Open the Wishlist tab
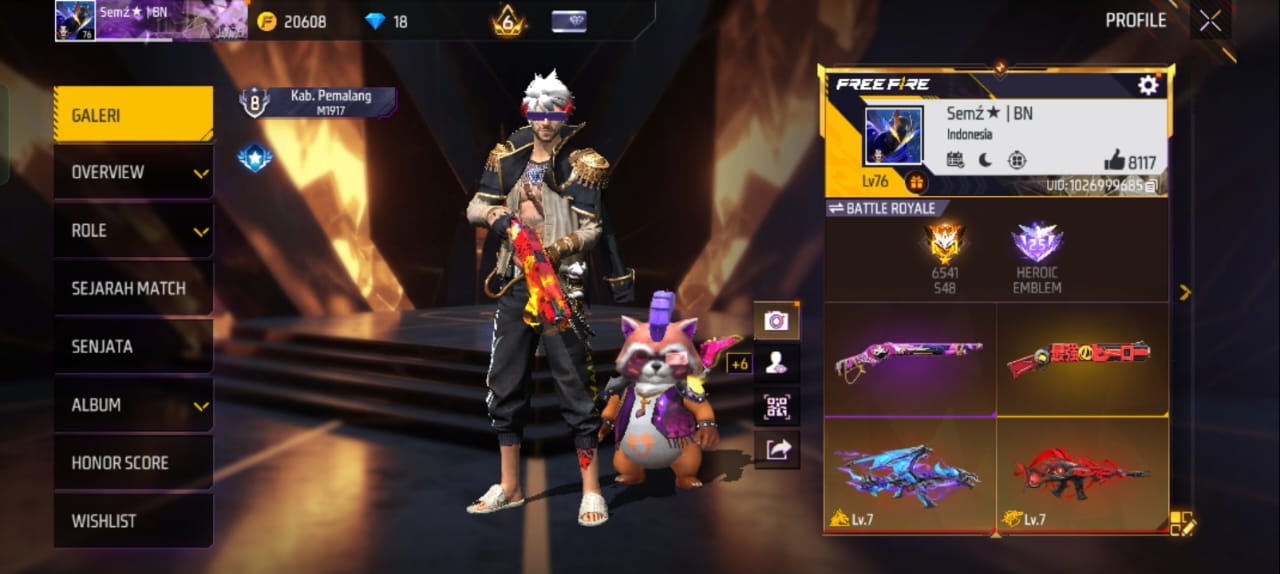 [133, 521]
